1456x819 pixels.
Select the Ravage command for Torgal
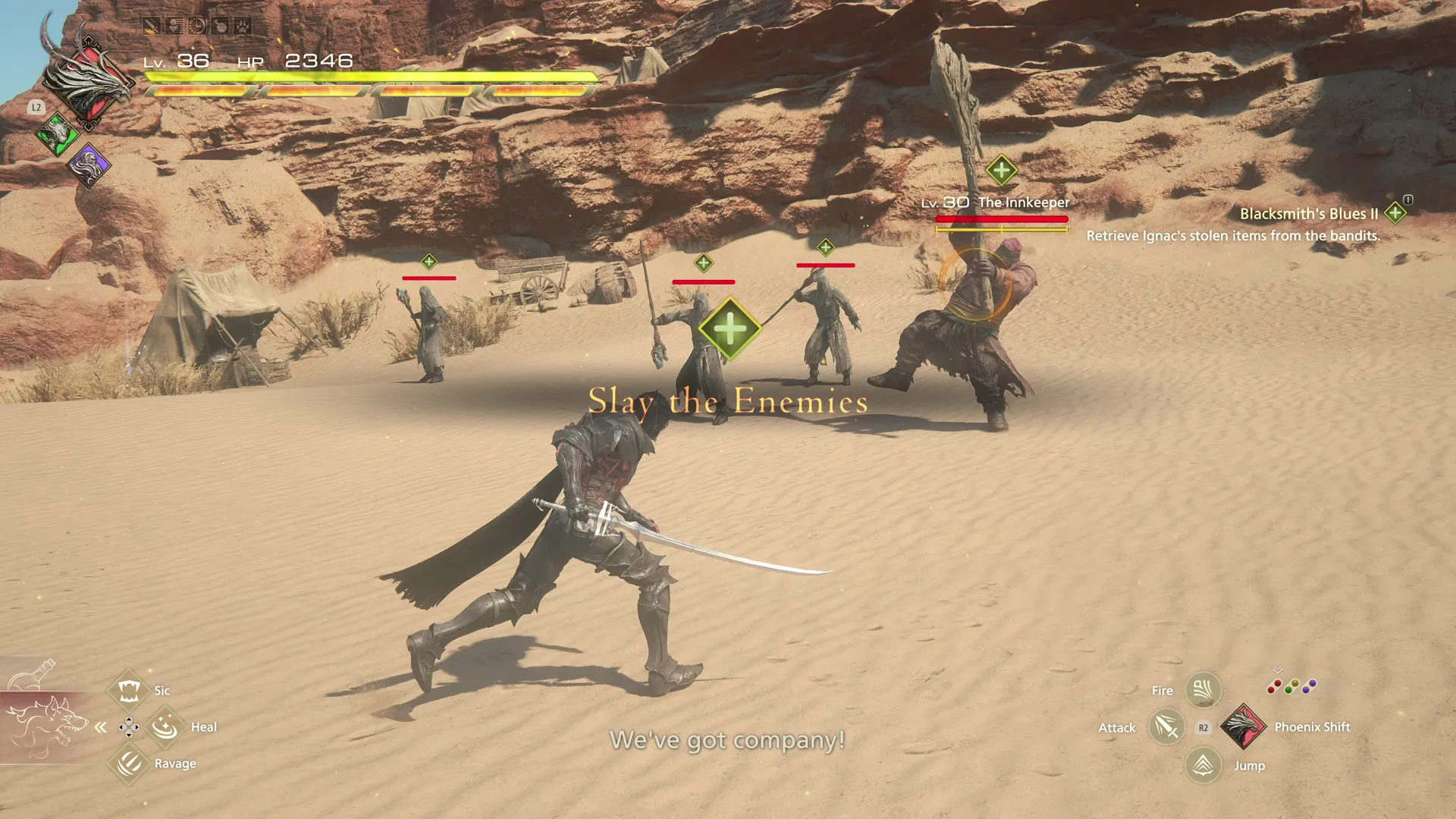click(x=129, y=764)
